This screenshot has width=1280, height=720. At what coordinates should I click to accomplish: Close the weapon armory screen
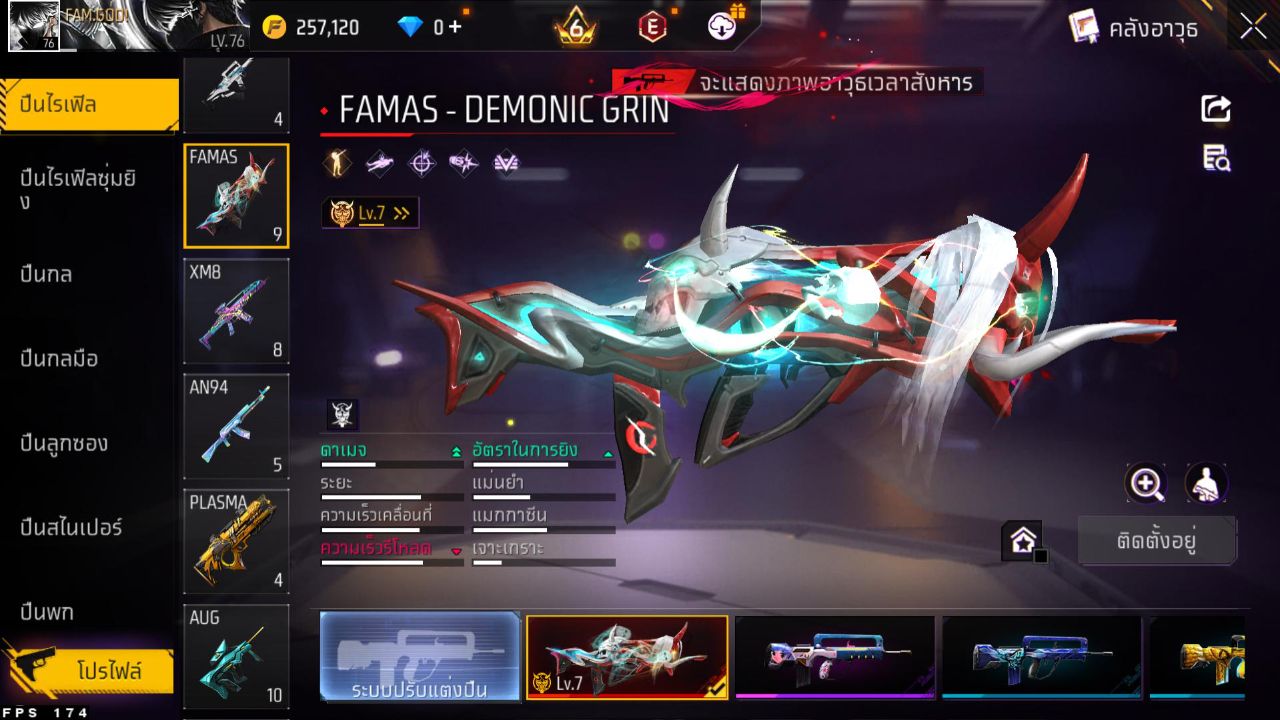(1253, 28)
